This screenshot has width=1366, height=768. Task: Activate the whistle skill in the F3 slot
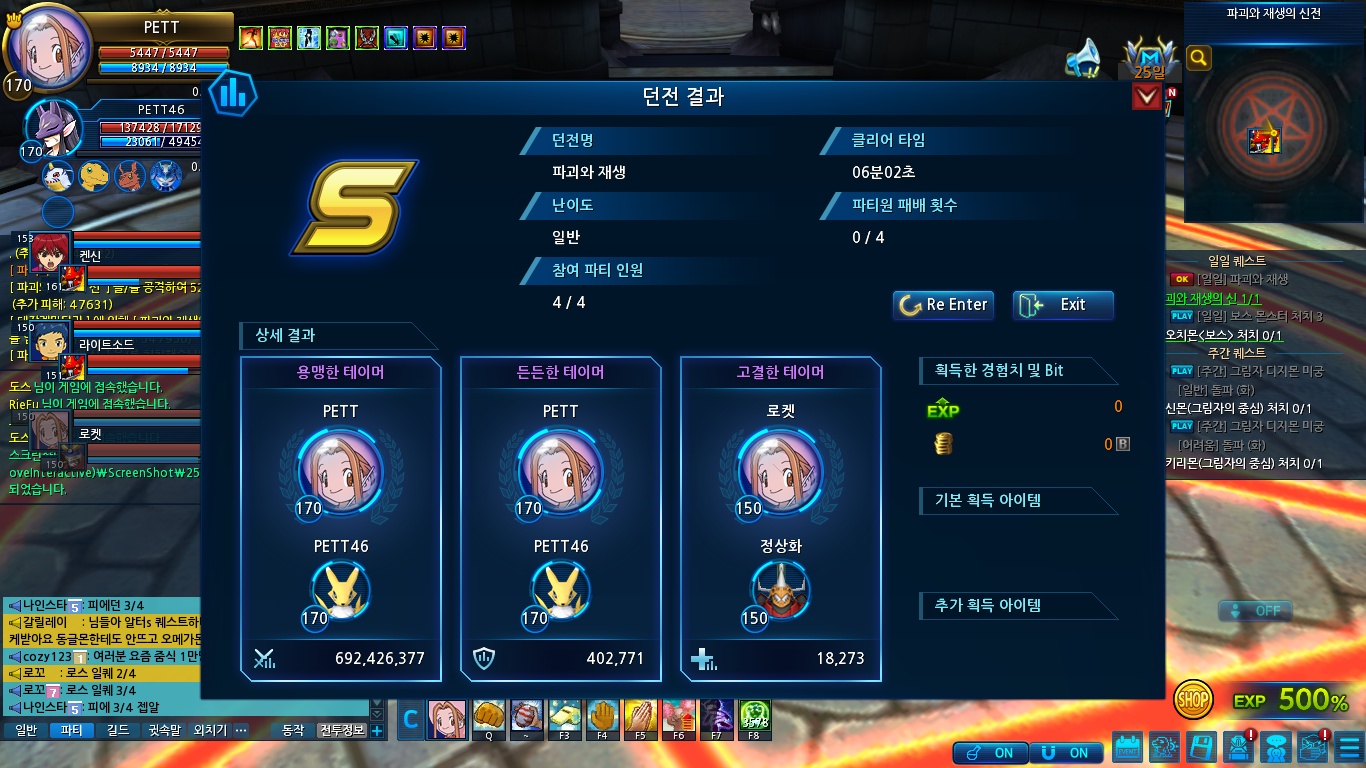click(565, 717)
